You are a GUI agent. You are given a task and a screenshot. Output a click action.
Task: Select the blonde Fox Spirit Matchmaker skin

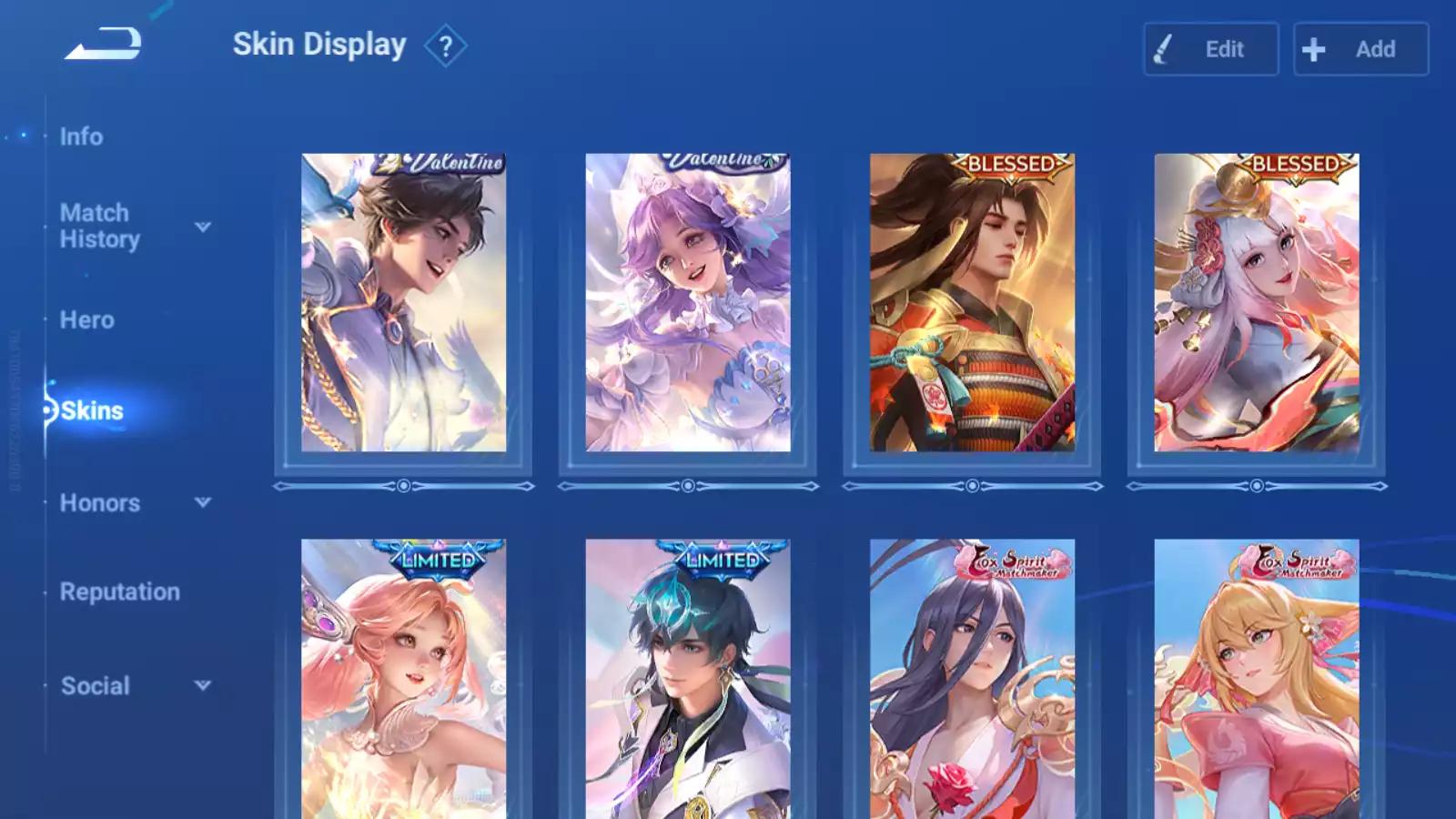point(1257,679)
